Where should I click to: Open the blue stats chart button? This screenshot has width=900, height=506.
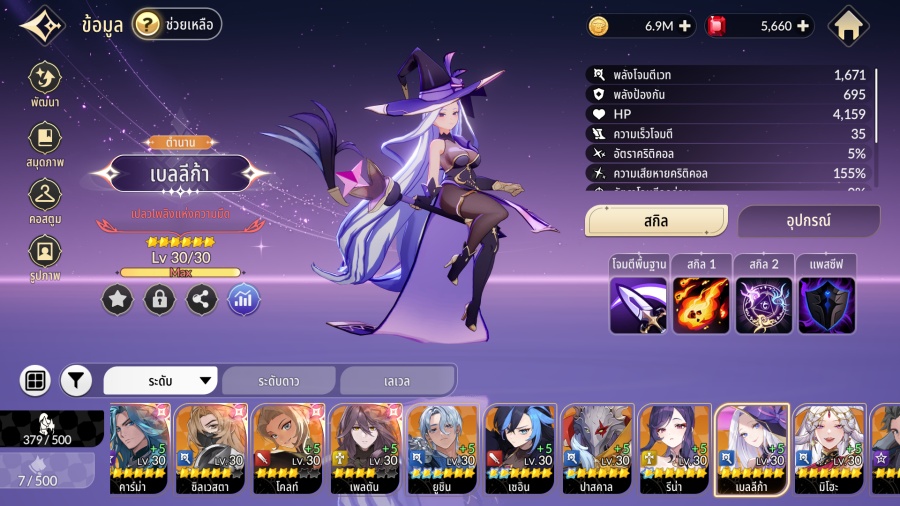pos(244,299)
